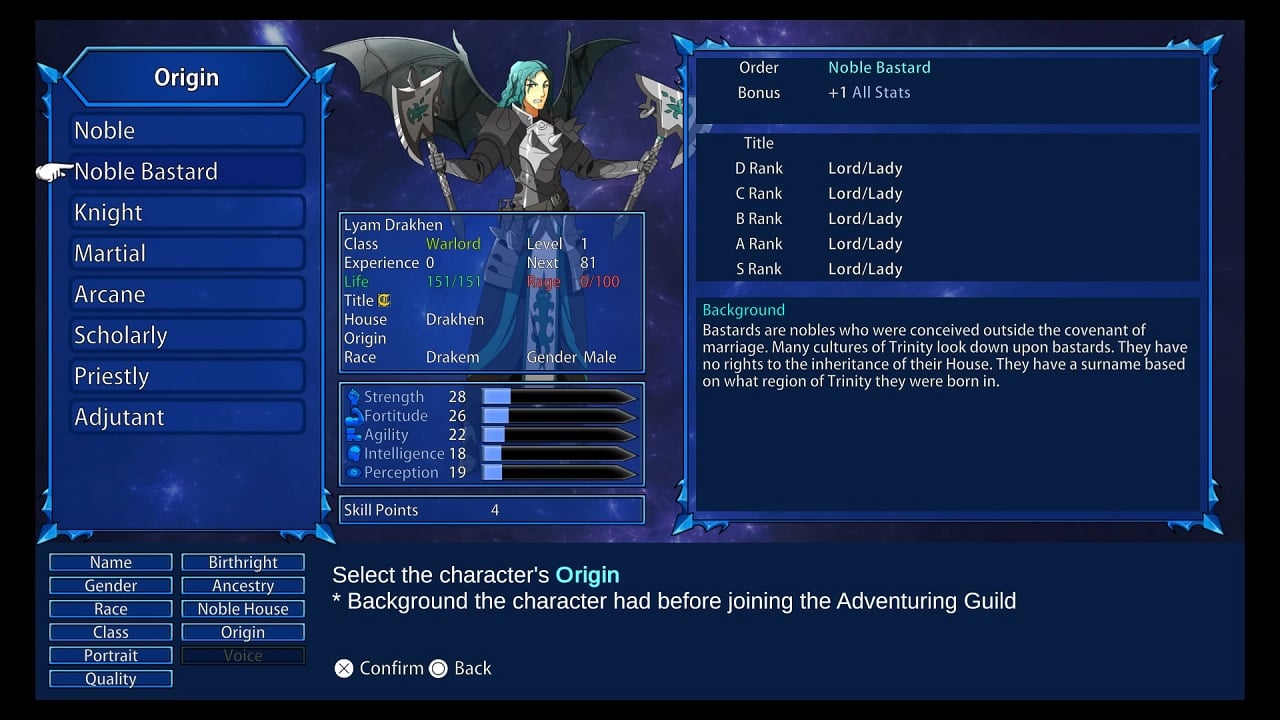This screenshot has width=1280, height=720.
Task: Switch to the Portrait step
Action: (x=111, y=655)
